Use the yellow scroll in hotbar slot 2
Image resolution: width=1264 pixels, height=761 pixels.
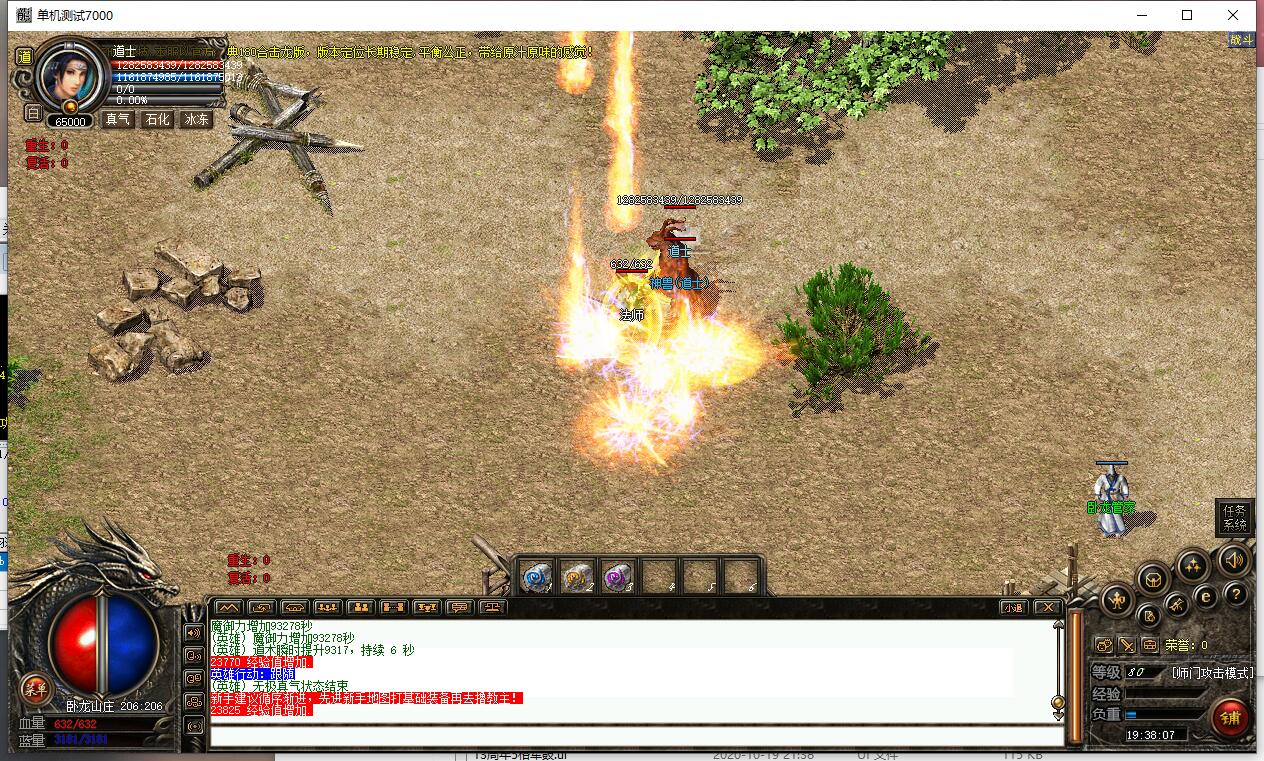tap(576, 576)
